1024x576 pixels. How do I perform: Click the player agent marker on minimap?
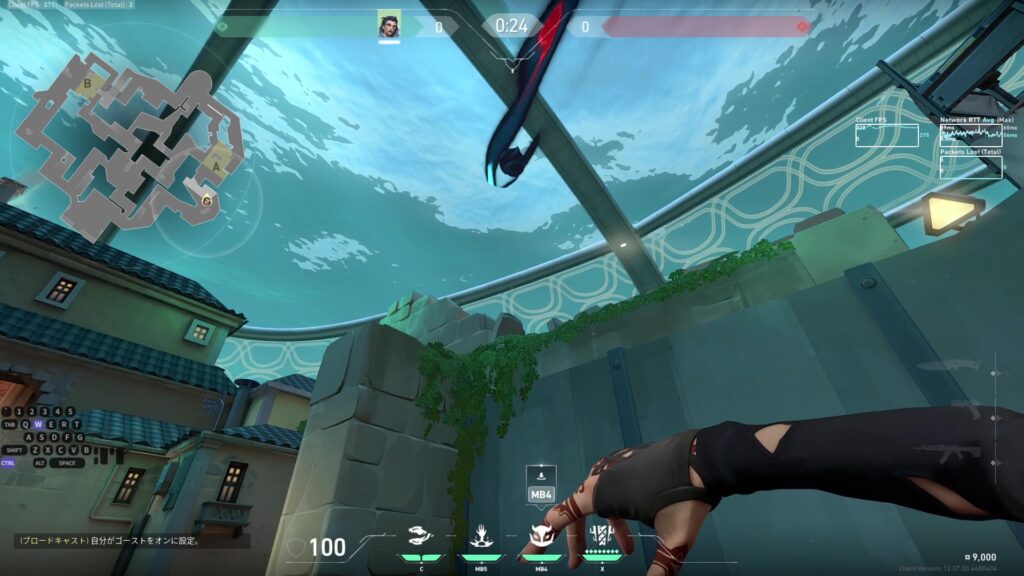(x=206, y=200)
